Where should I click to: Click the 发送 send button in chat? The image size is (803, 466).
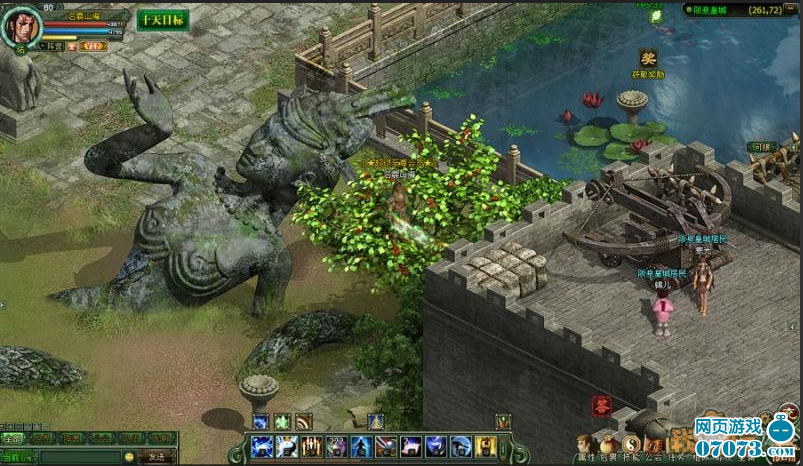[156, 457]
